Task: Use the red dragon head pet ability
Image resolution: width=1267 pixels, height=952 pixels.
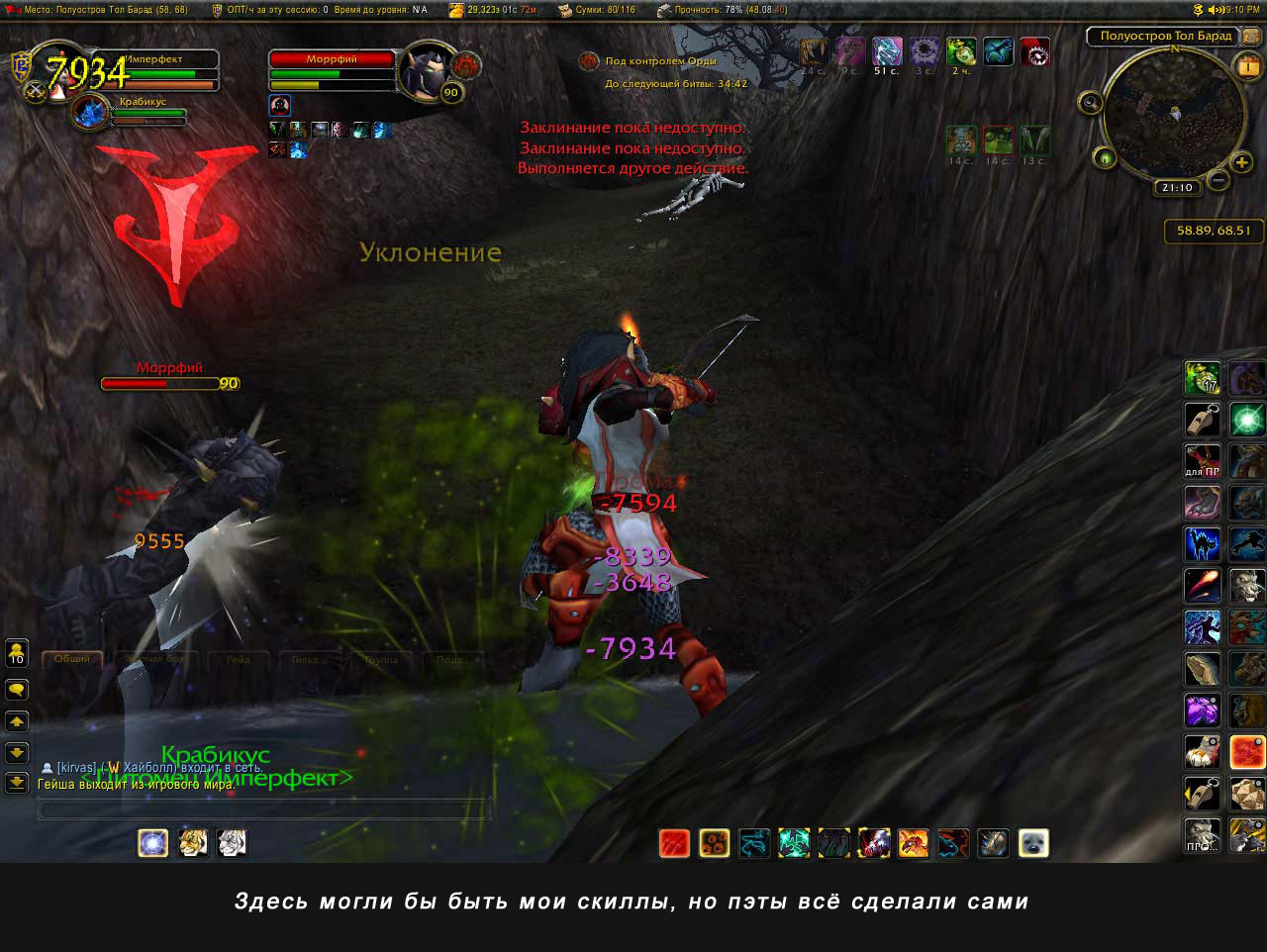Action: coord(913,843)
